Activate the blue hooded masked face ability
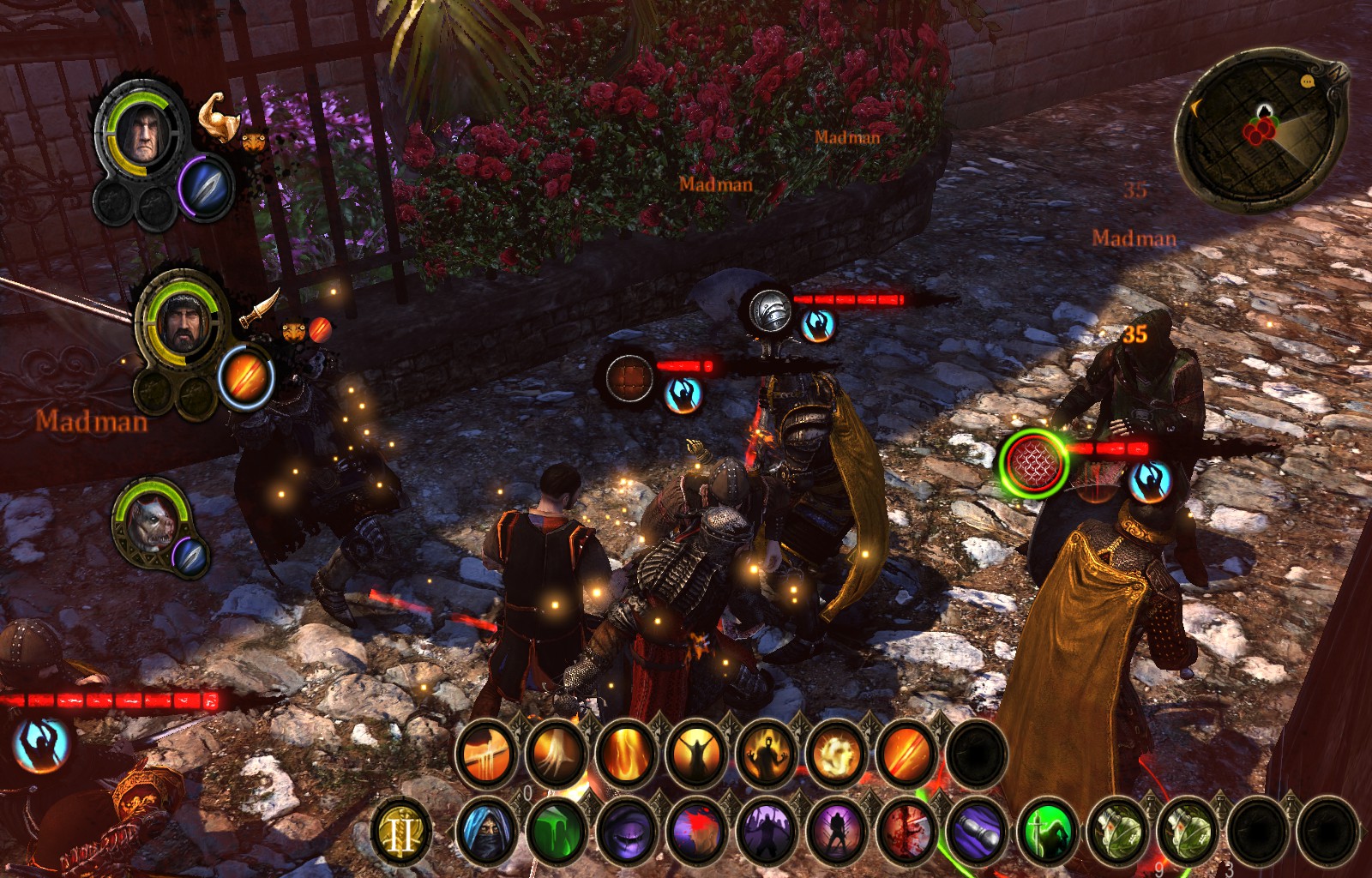Image resolution: width=1372 pixels, height=878 pixels. (486, 832)
